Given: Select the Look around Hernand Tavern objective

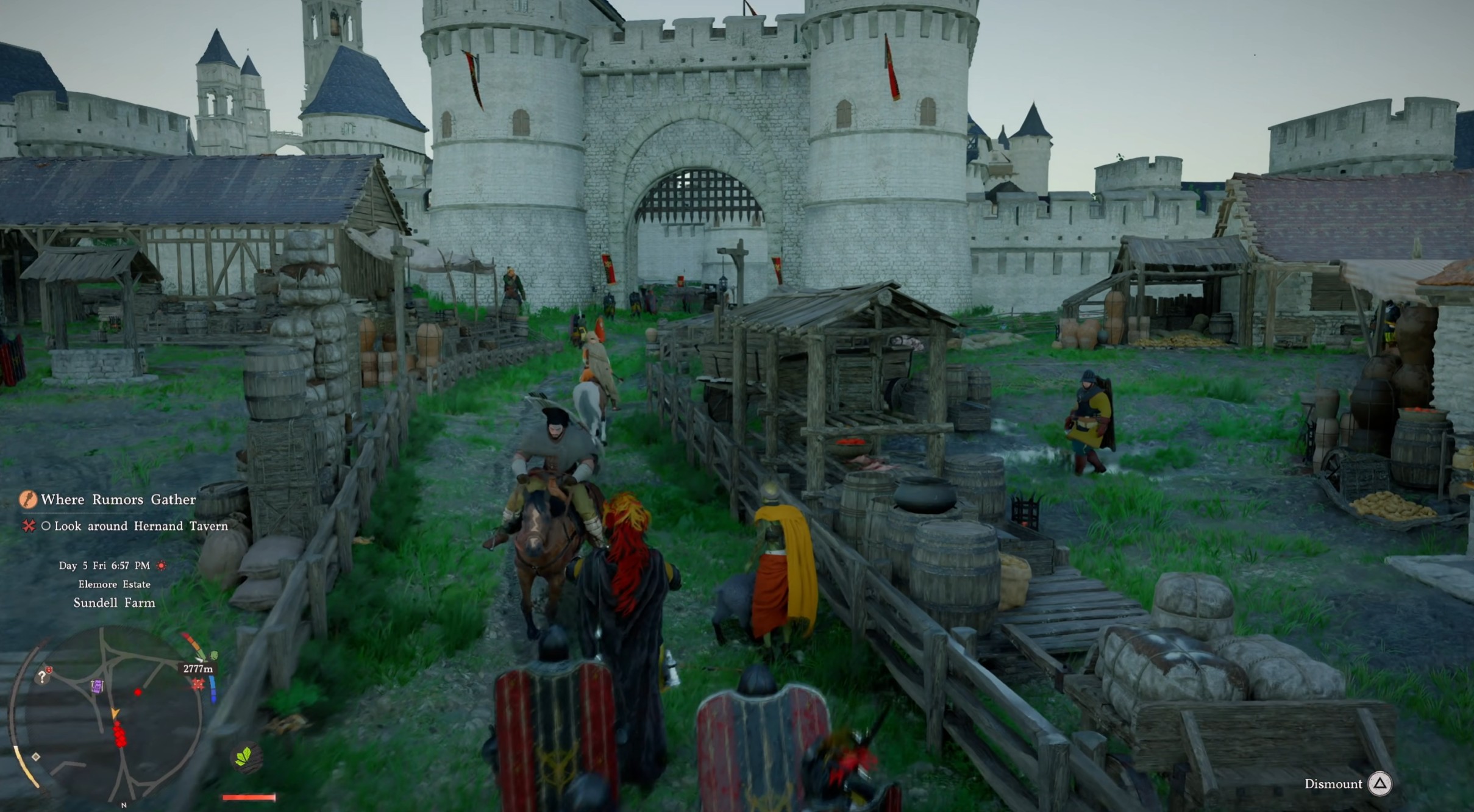Looking at the screenshot, I should (x=141, y=526).
